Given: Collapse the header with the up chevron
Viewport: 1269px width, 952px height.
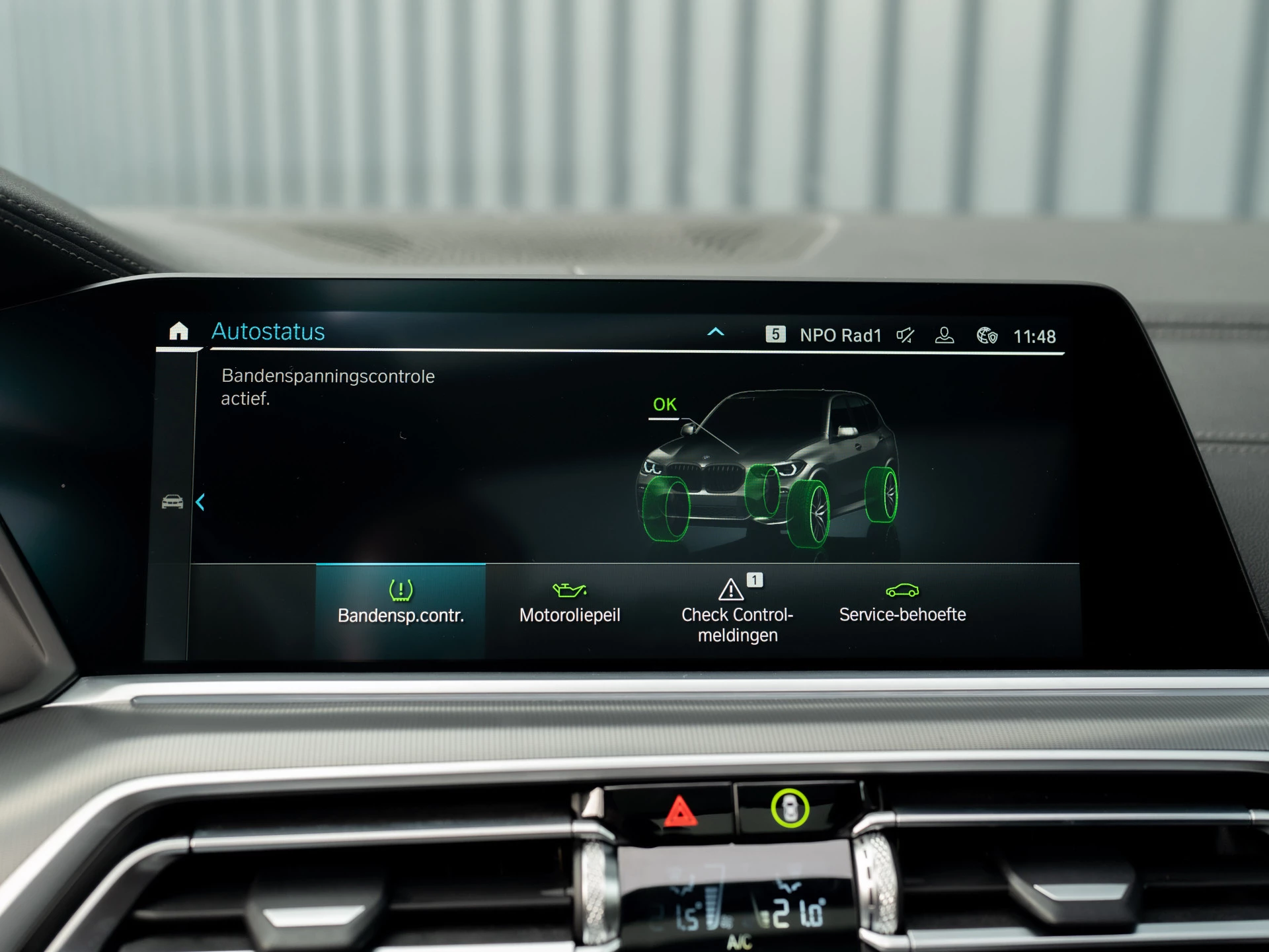Looking at the screenshot, I should tap(715, 332).
